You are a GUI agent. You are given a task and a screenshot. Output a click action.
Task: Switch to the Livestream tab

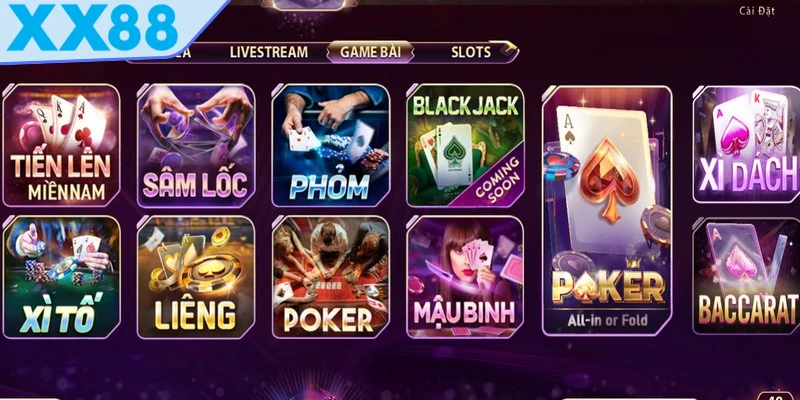268,52
